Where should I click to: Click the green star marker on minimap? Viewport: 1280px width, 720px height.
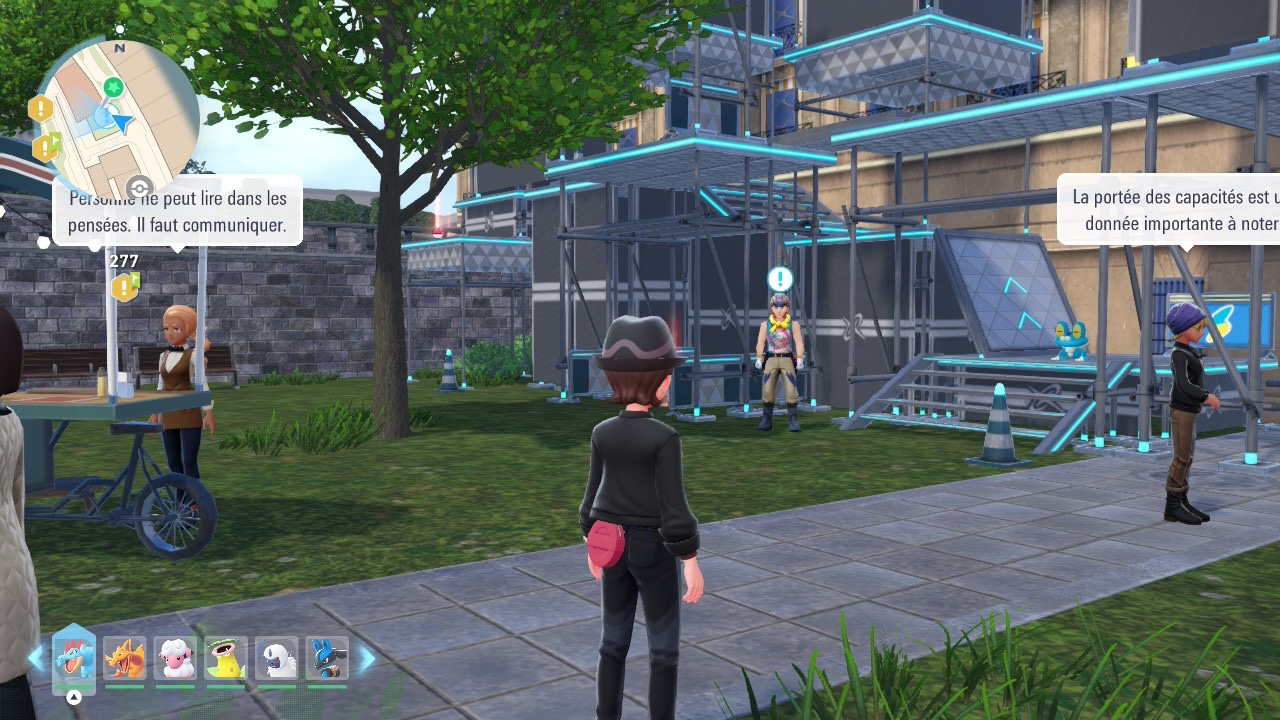(x=114, y=88)
